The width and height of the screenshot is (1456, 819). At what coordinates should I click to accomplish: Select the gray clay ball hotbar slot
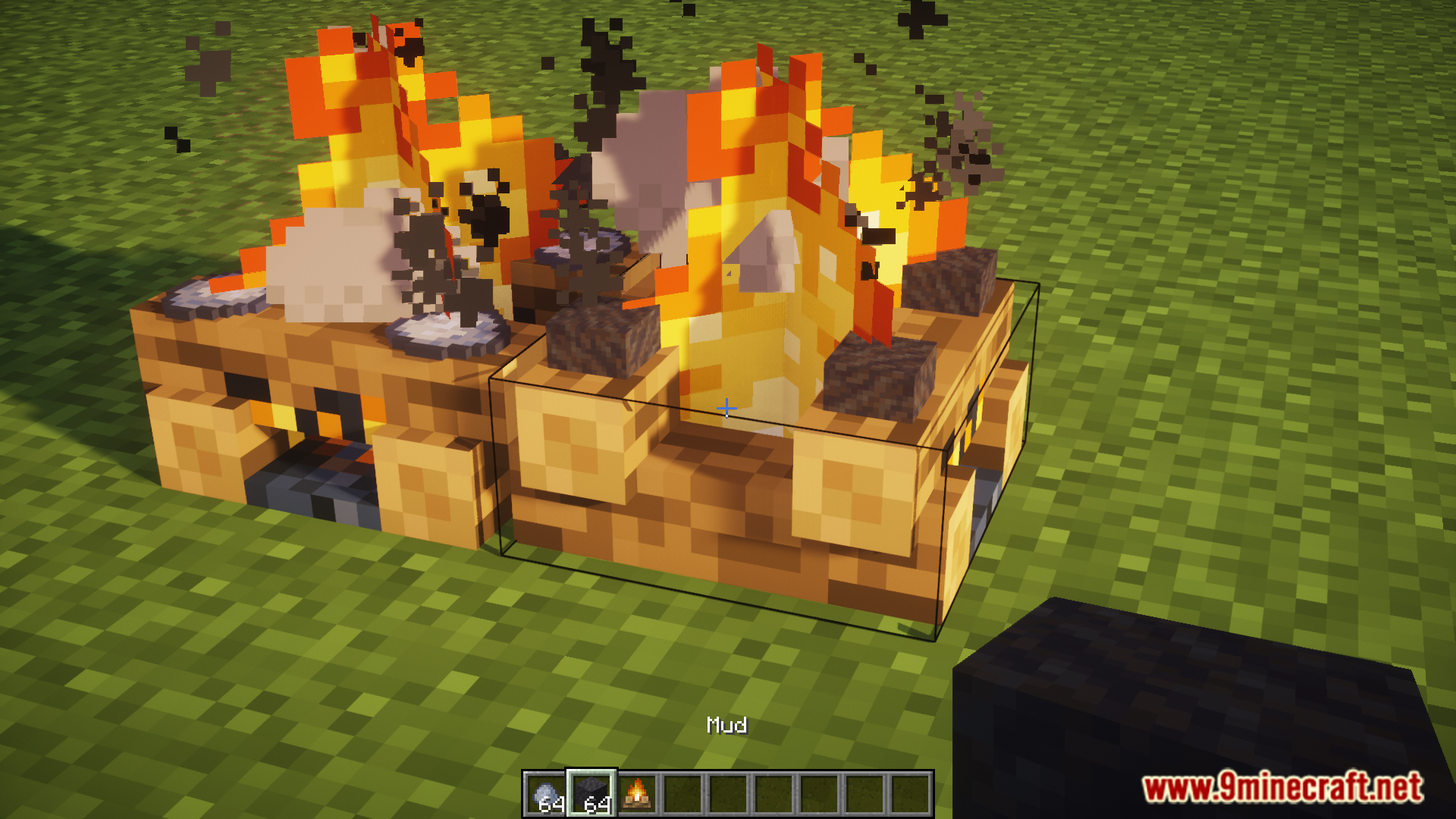(x=547, y=795)
